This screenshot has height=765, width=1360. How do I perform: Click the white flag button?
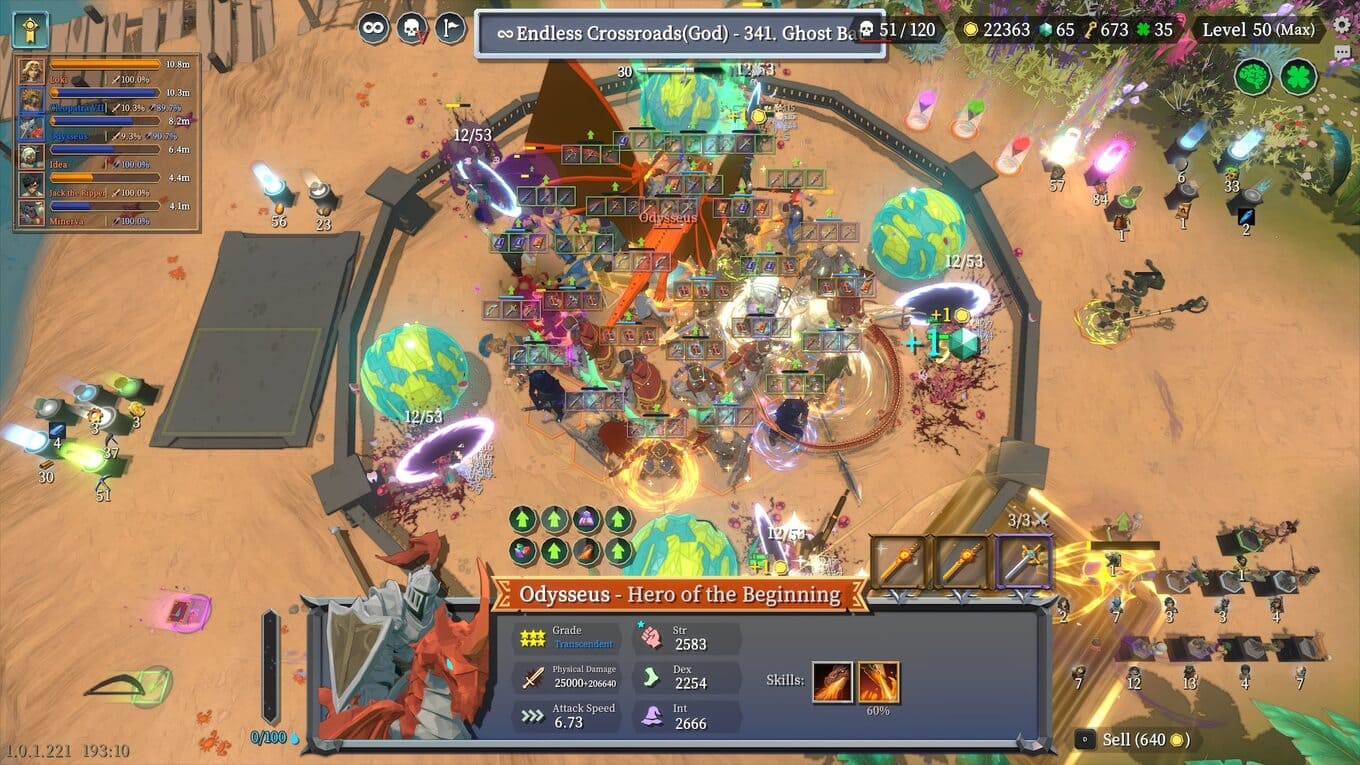pos(450,28)
